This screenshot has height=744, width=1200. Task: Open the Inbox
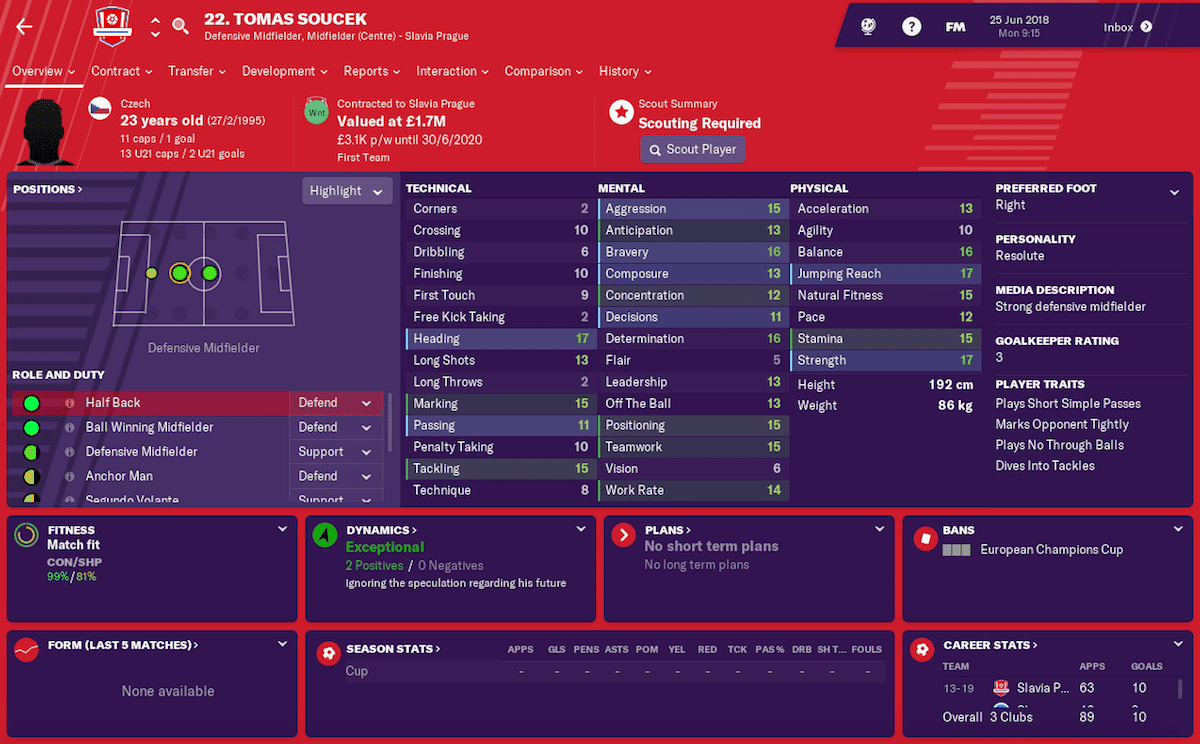tap(1127, 28)
